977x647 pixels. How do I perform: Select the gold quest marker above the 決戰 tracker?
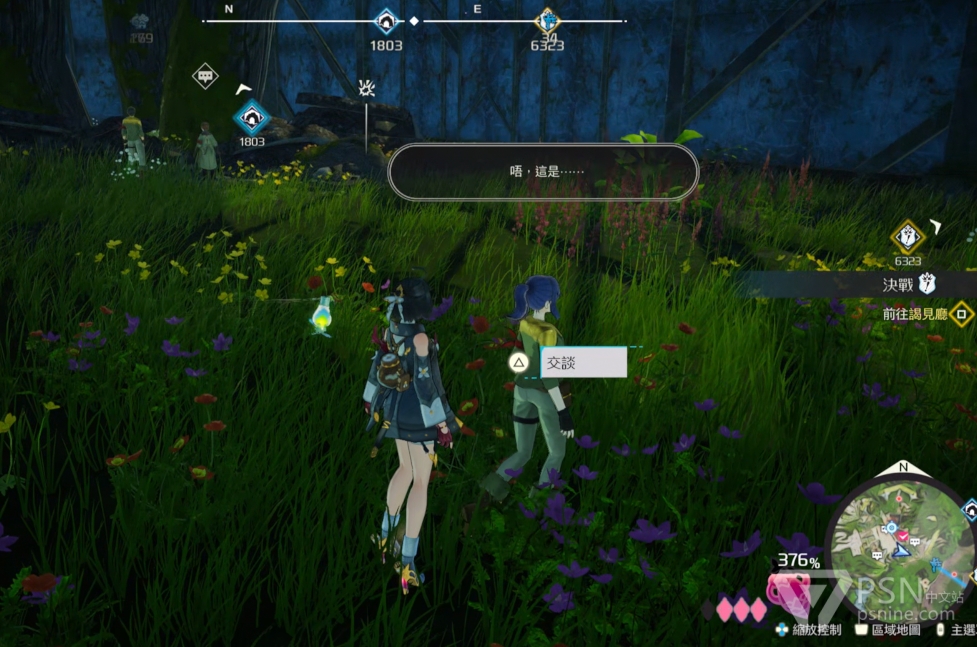(907, 236)
